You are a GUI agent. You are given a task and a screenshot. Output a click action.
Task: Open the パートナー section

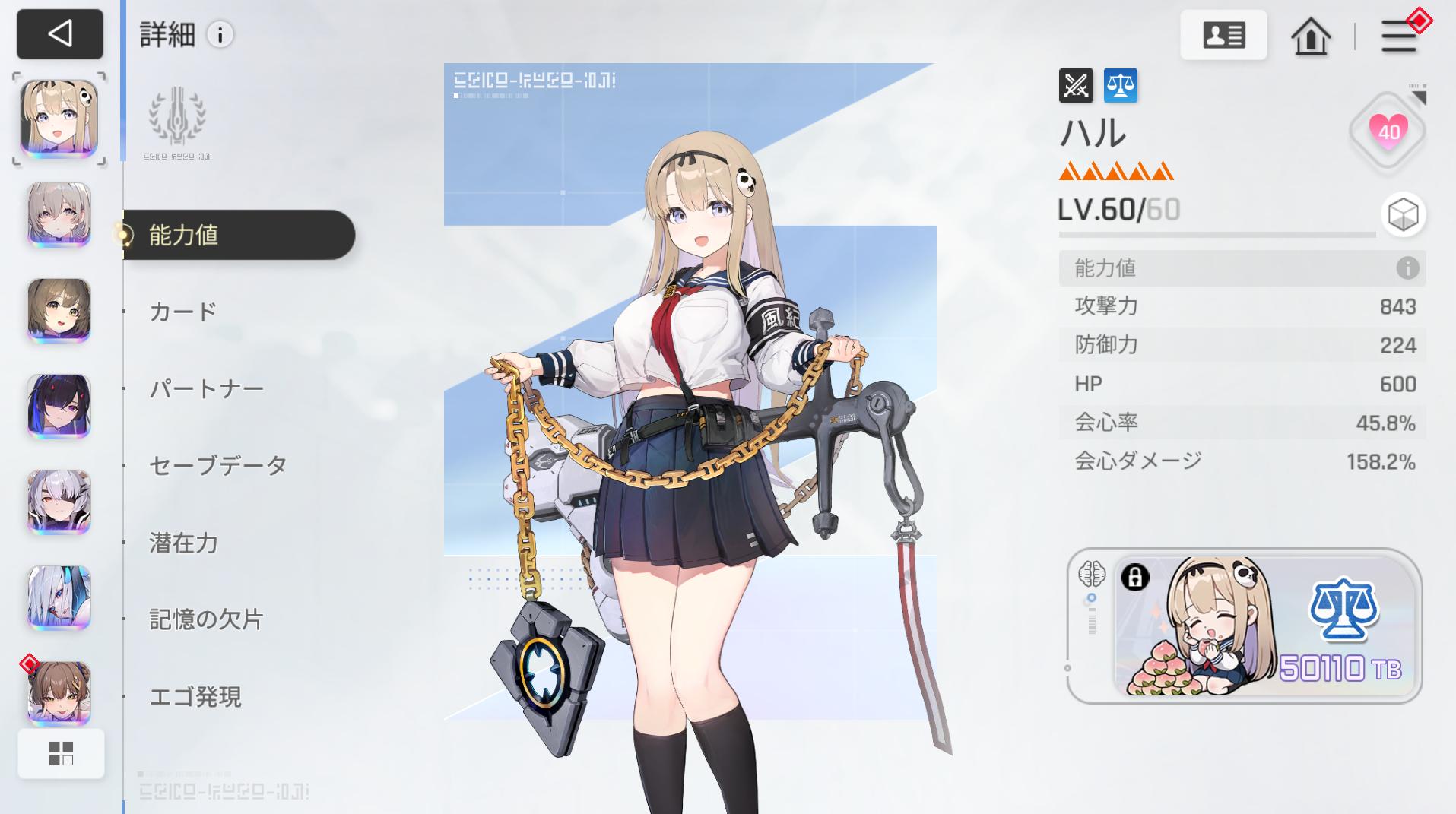[206, 388]
